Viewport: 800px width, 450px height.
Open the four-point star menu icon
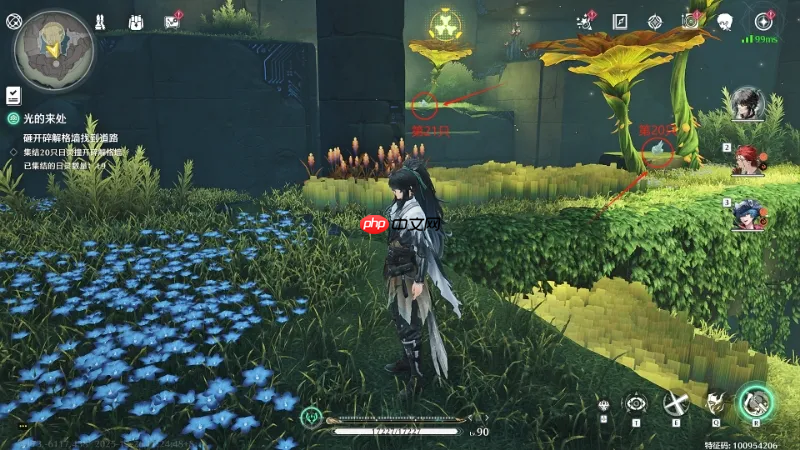point(763,21)
